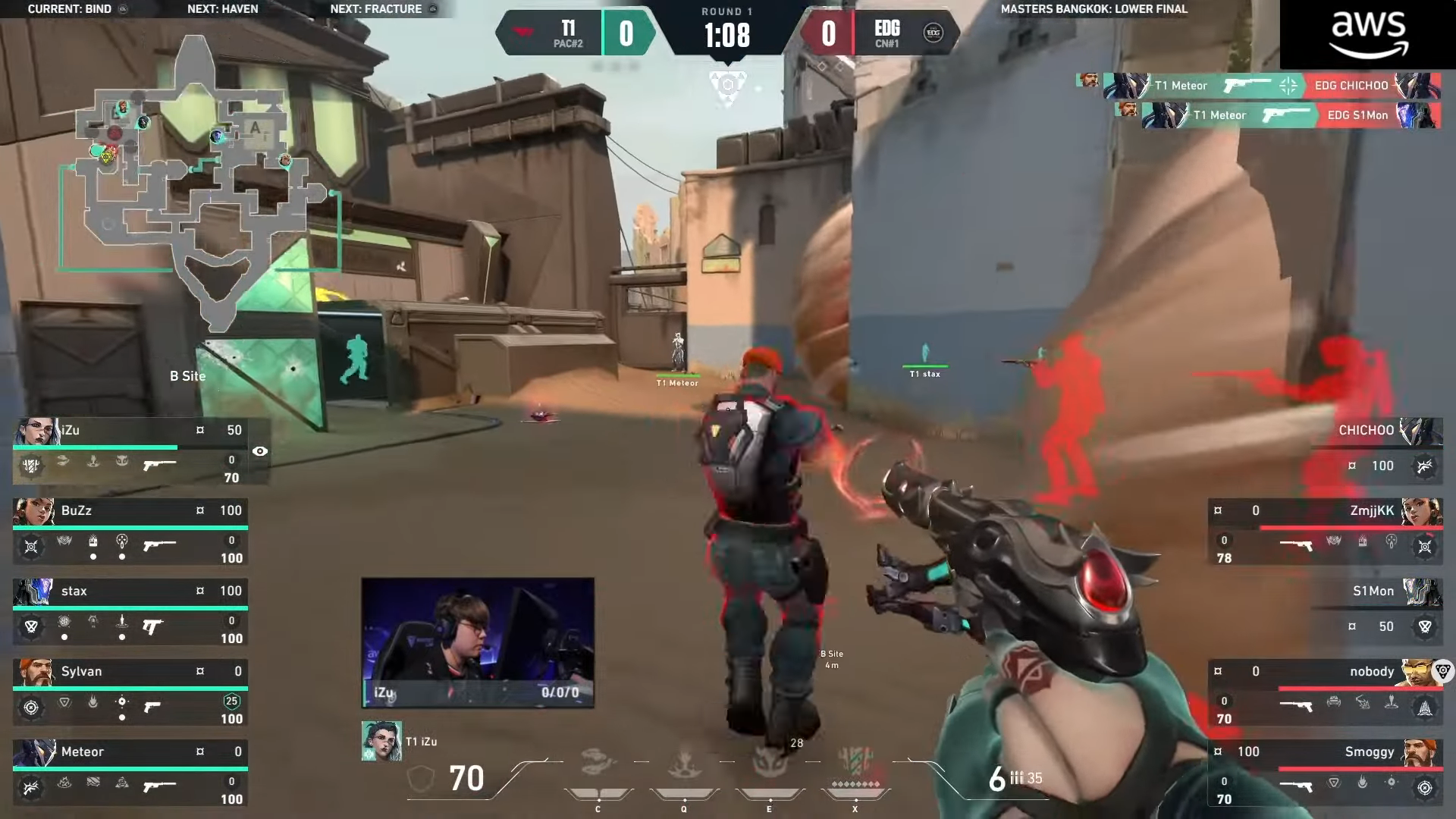Click the eye spectating icon beside iZu
Image resolution: width=1456 pixels, height=819 pixels.
260,451
